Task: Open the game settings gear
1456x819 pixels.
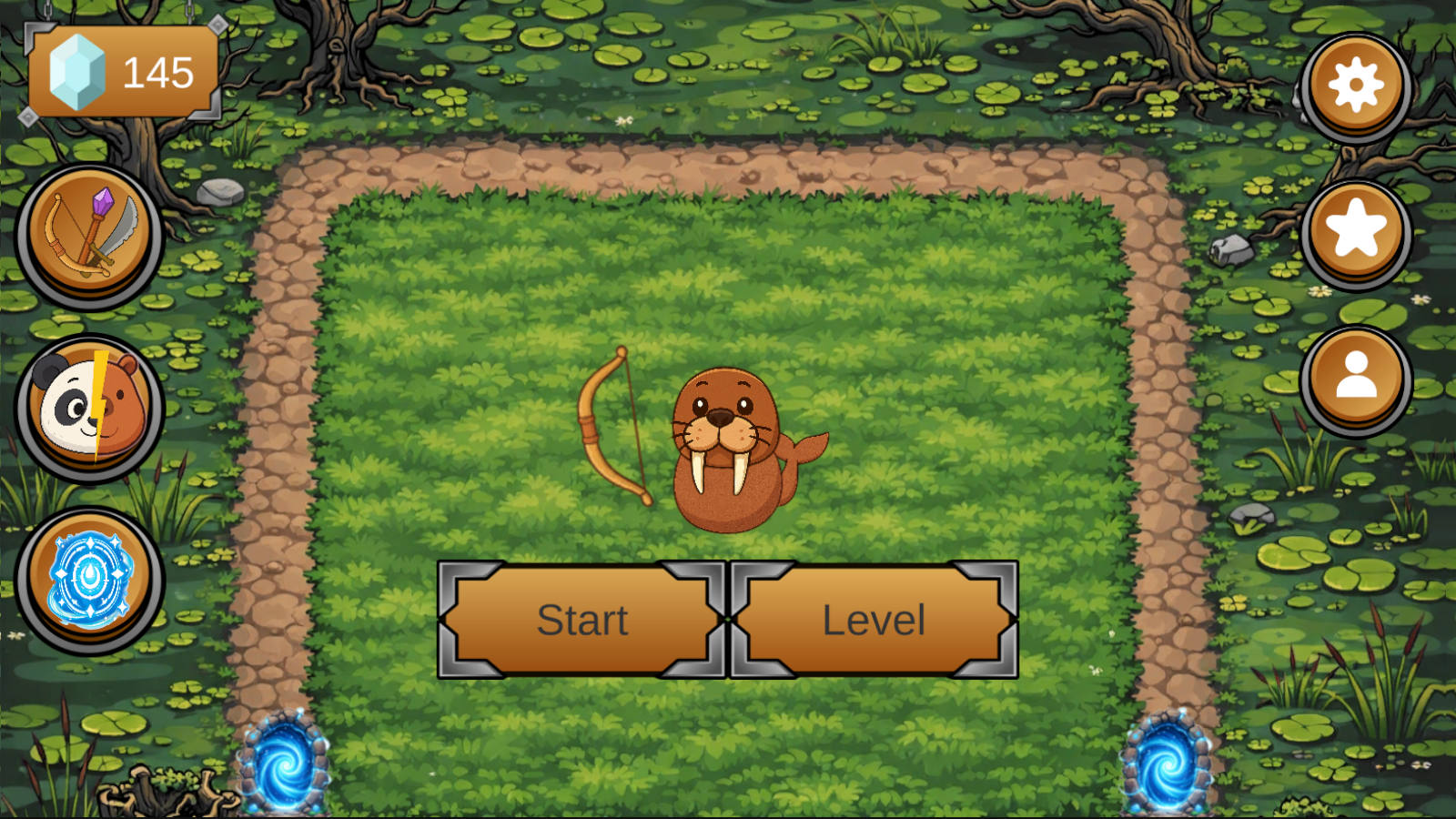Action: (1355, 84)
